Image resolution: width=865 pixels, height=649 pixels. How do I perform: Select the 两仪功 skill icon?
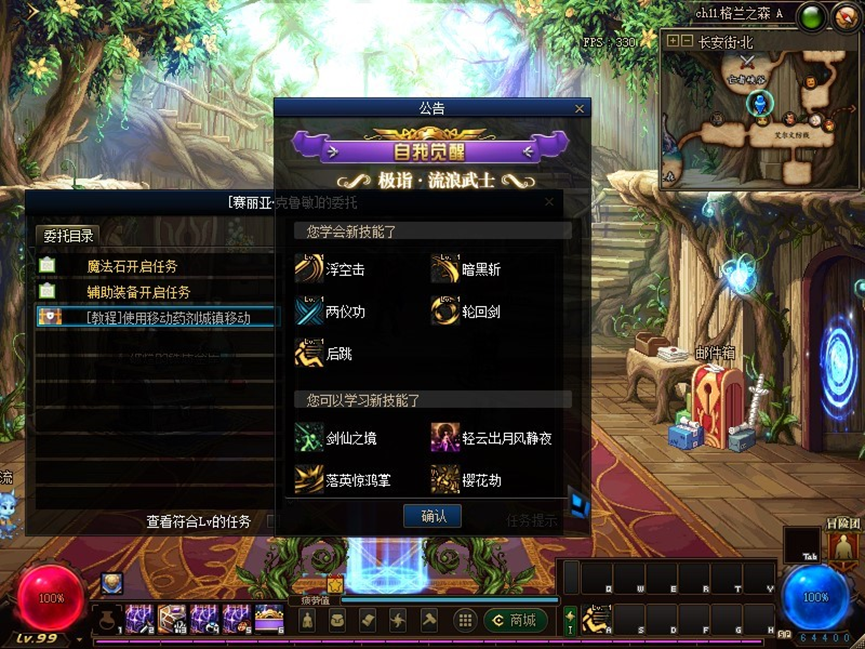[x=310, y=311]
